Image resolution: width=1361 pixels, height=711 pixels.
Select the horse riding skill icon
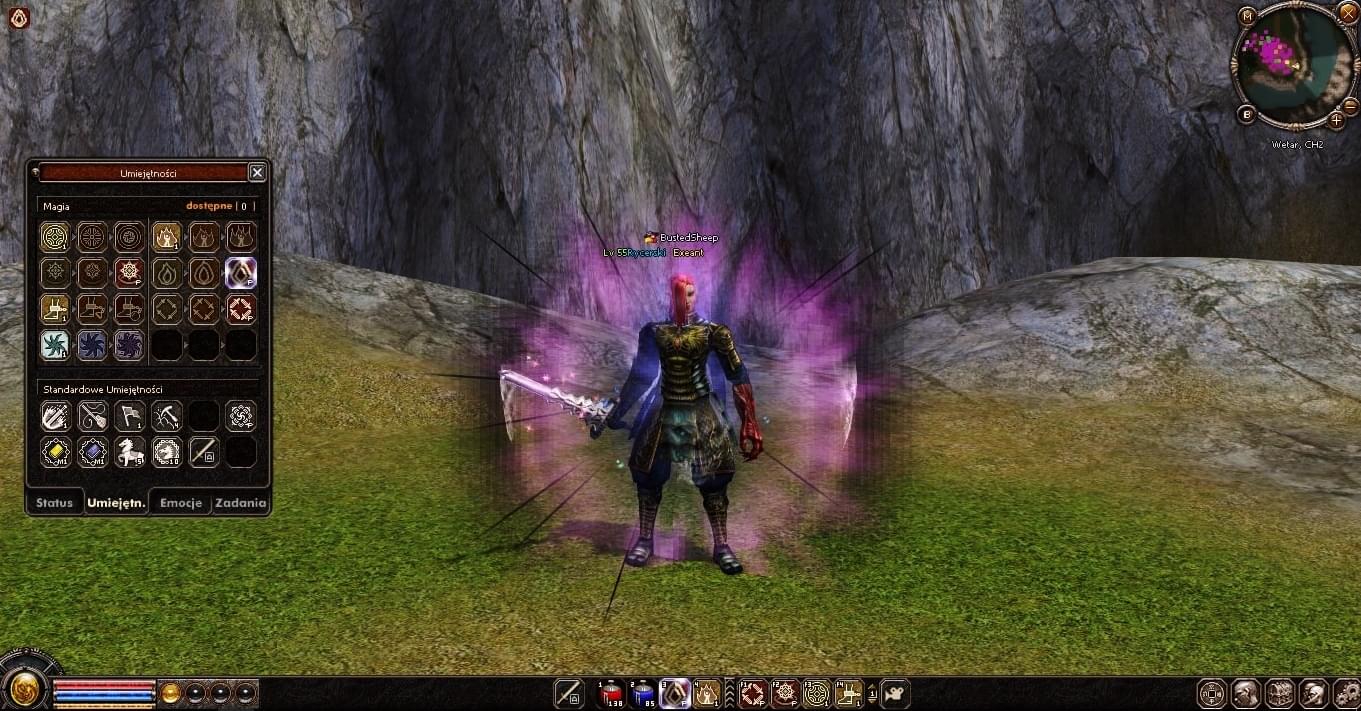pyautogui.click(x=129, y=452)
